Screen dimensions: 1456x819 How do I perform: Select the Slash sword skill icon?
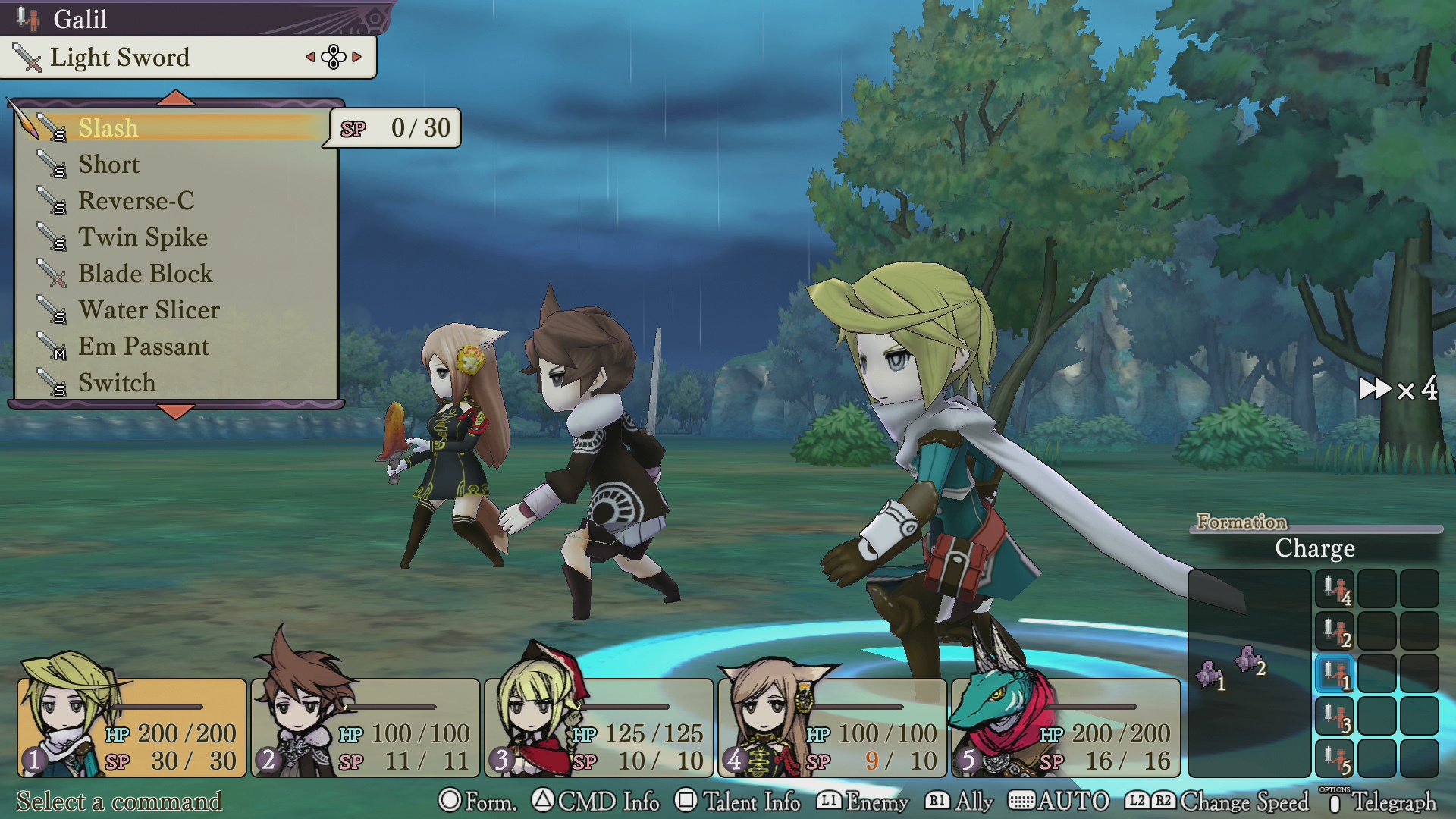tap(51, 127)
